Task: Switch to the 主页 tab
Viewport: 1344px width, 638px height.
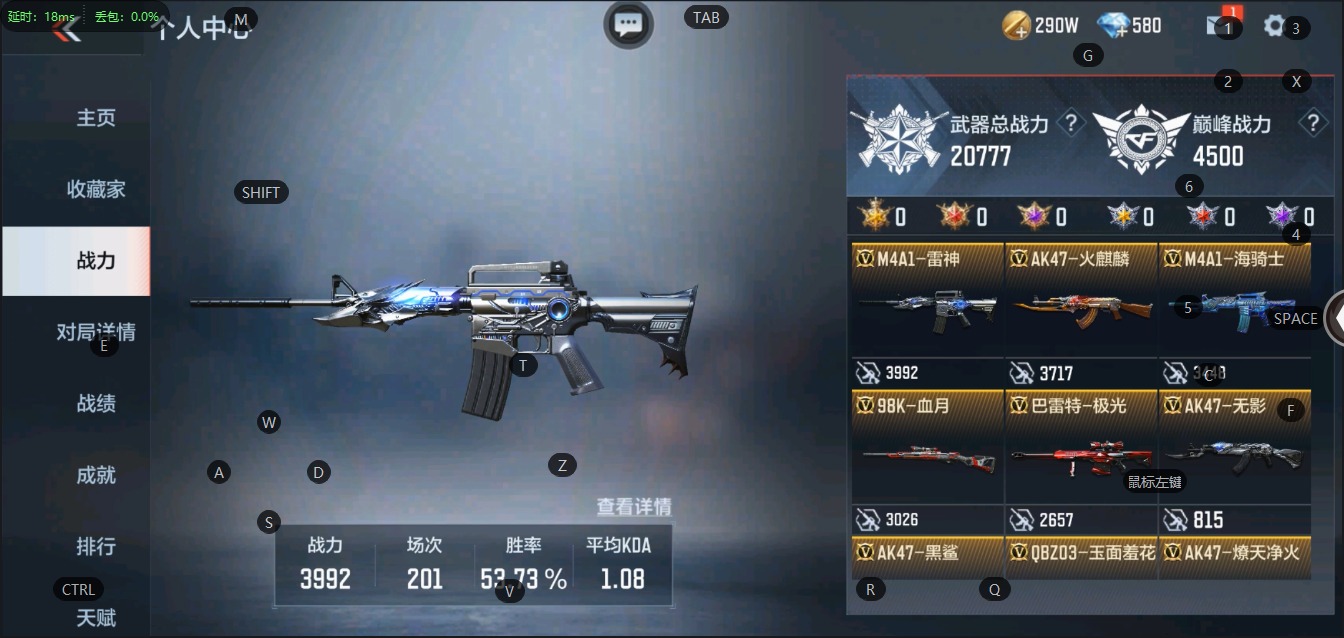Action: tap(96, 118)
